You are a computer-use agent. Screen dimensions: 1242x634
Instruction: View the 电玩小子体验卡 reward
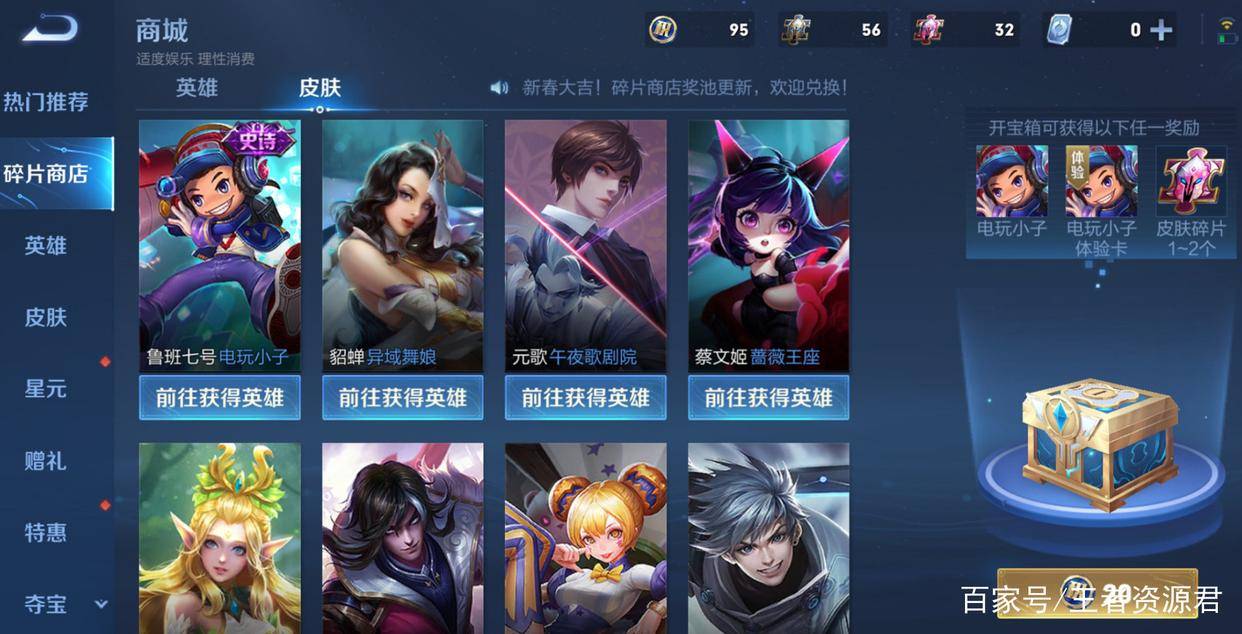click(x=1101, y=182)
